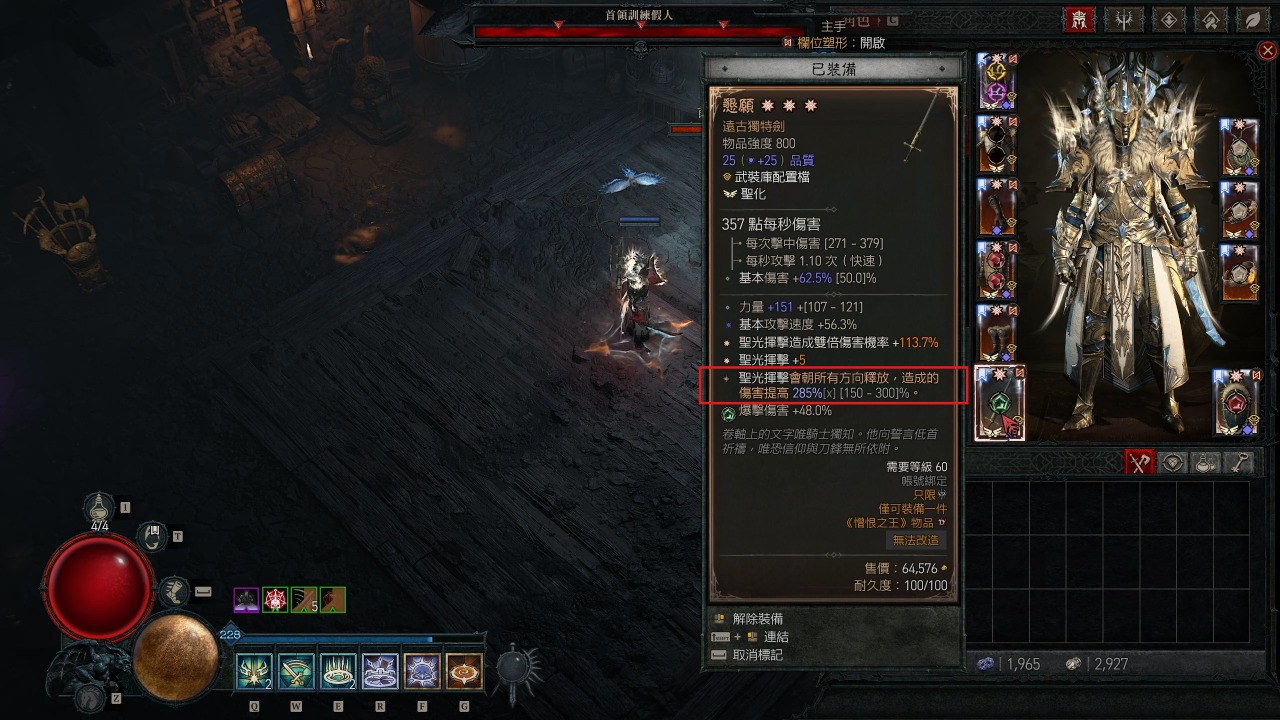The image size is (1280, 720).
Task: Close the character inventory panel
Action: coord(1268,50)
